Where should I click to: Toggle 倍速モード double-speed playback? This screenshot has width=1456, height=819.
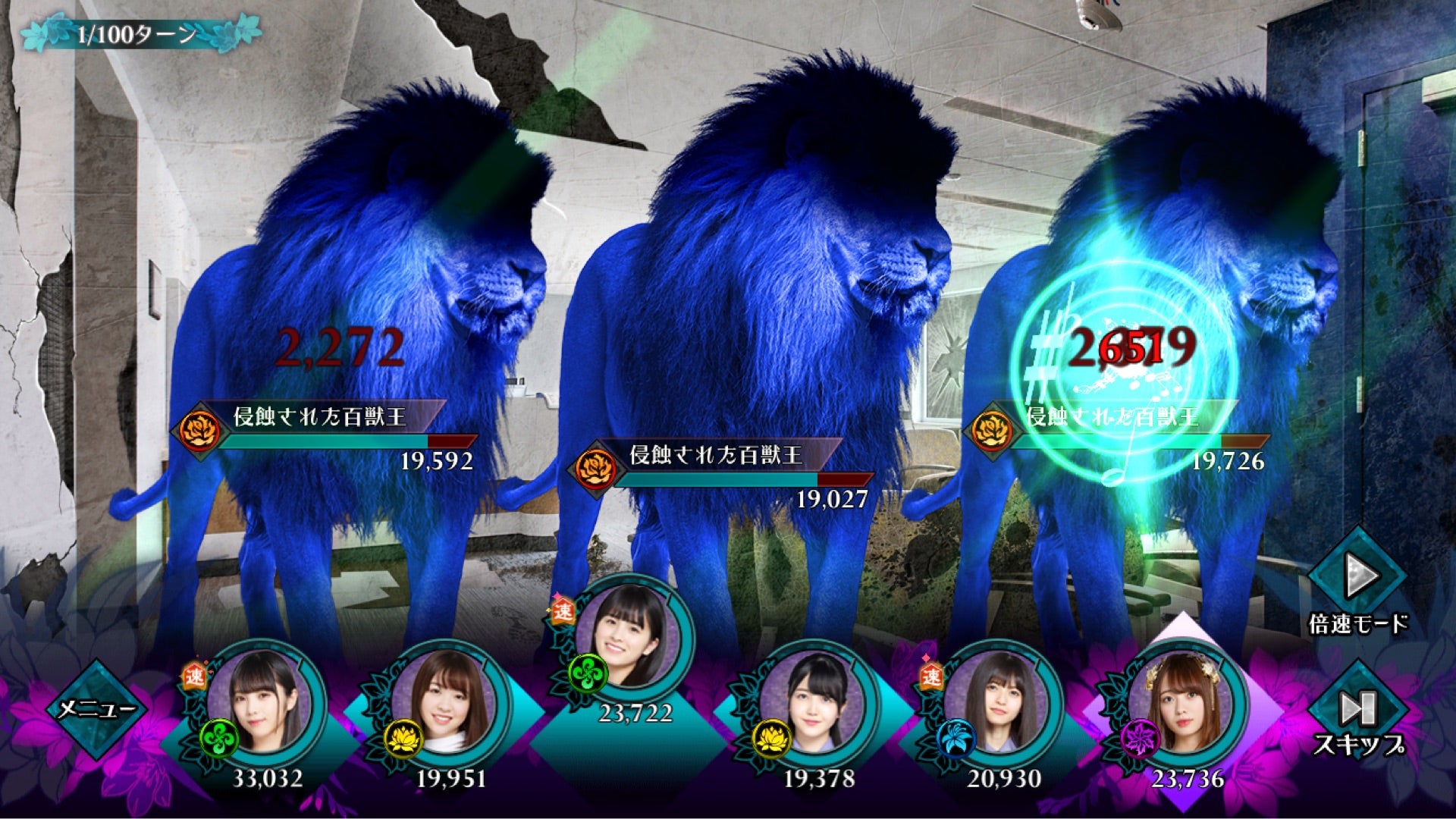pos(1357,579)
